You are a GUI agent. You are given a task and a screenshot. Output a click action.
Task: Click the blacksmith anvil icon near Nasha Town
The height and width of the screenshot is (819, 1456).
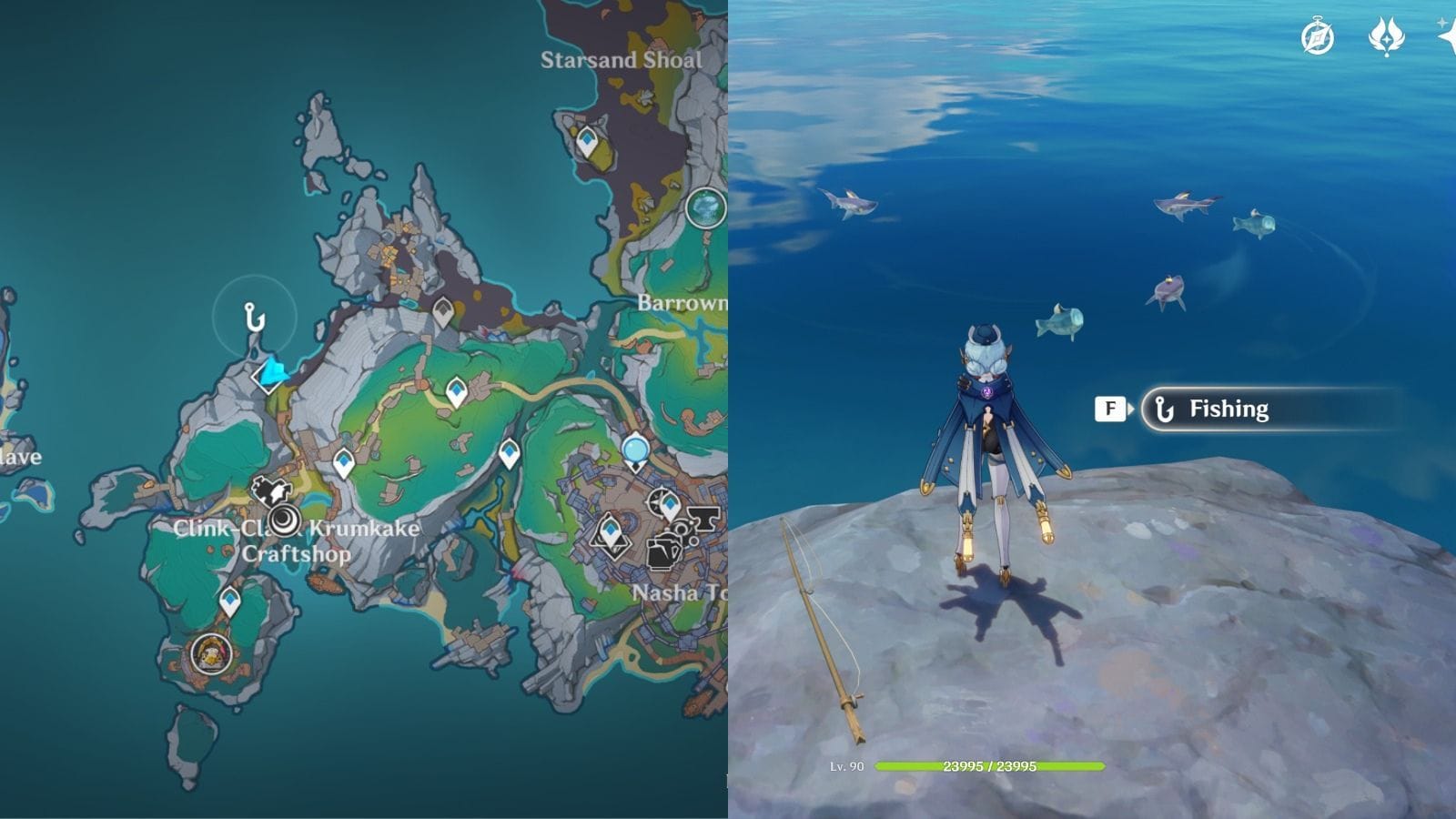pos(703,519)
